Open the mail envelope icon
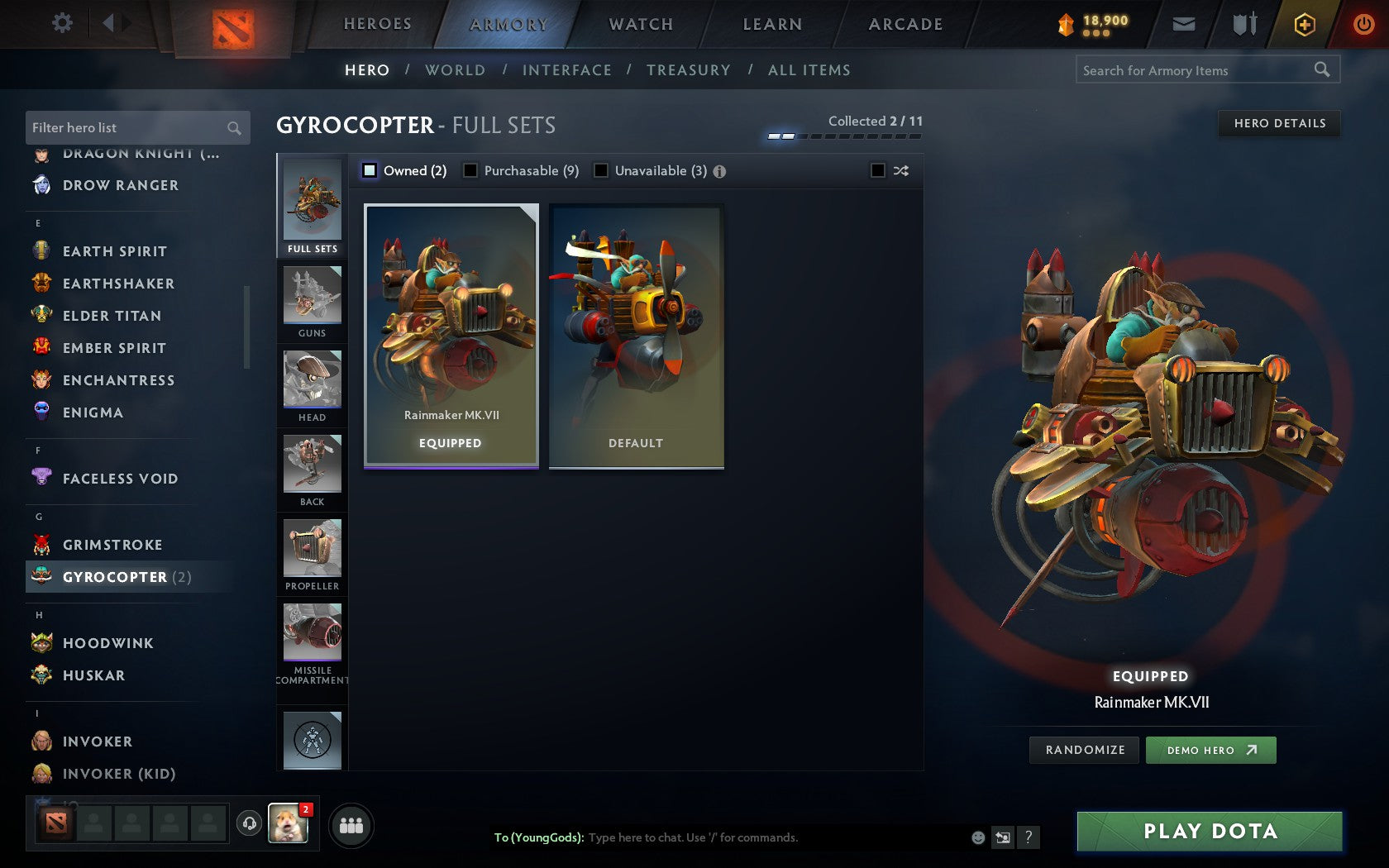Screen dimensions: 1389x868 pyautogui.click(x=1184, y=24)
